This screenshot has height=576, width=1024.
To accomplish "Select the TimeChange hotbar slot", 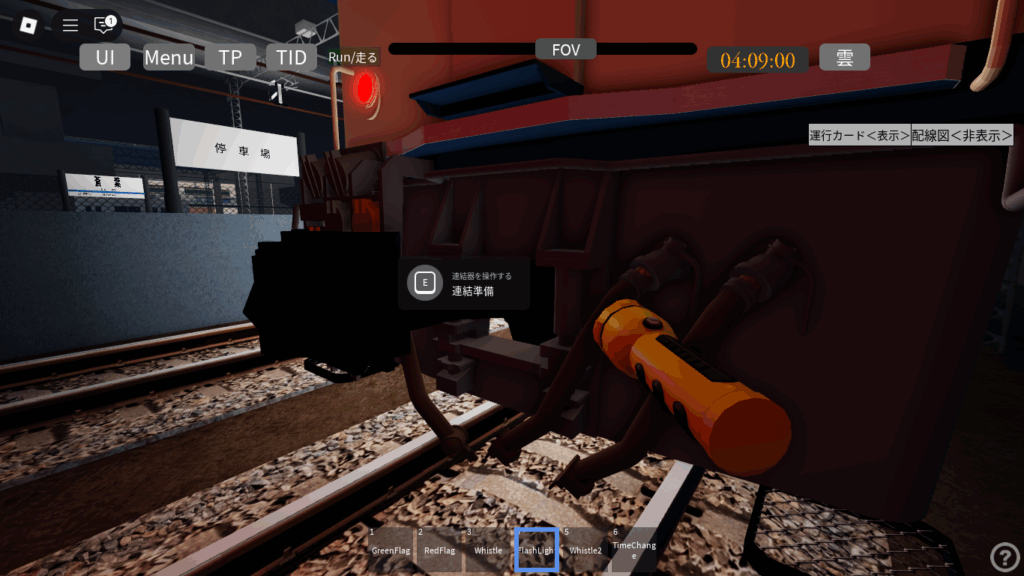I will (634, 549).
